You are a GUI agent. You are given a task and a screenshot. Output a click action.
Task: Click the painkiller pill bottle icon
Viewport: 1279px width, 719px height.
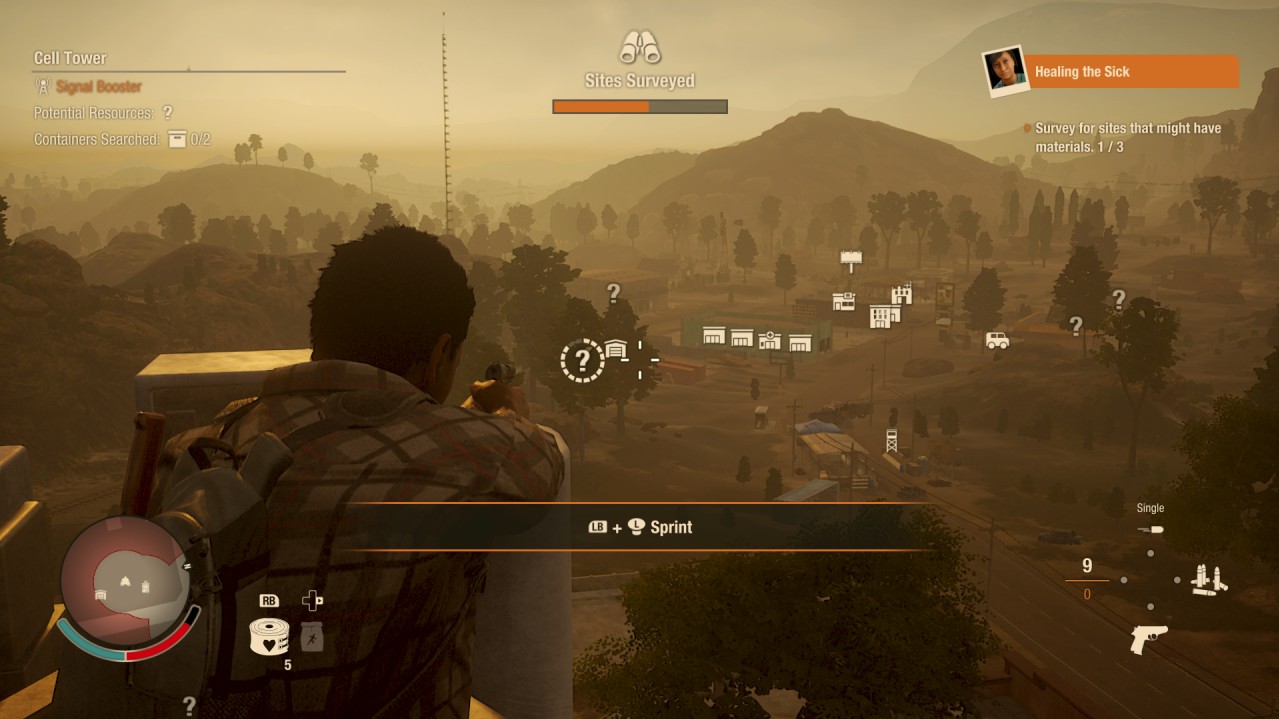tap(312, 637)
